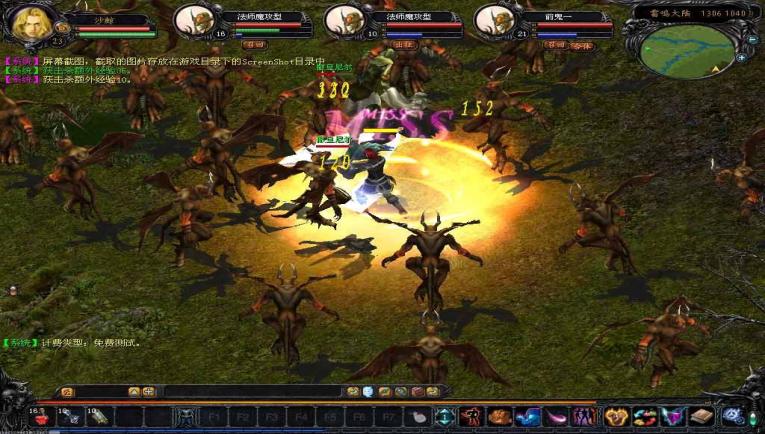Use the blue wave skill icon
Image resolution: width=765 pixels, height=434 pixels.
click(528, 416)
